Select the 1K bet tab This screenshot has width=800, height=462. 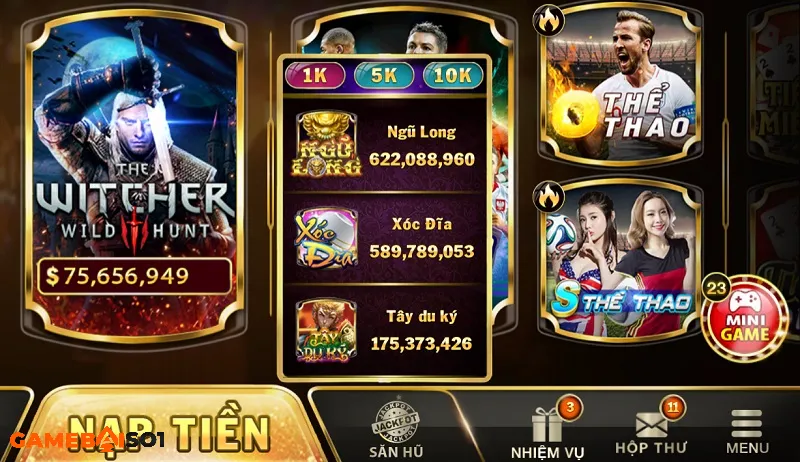click(316, 75)
